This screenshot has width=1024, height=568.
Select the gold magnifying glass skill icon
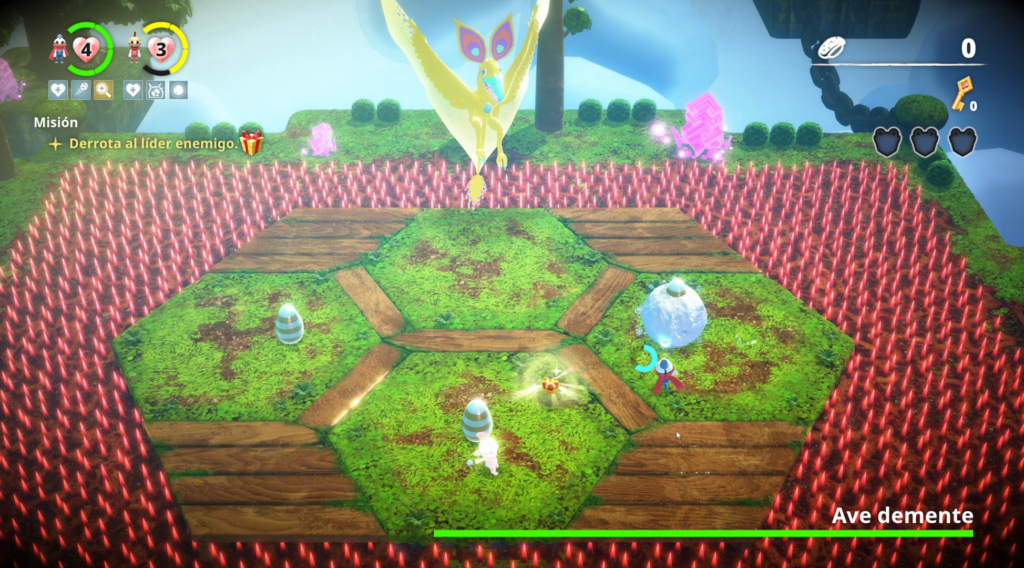click(x=103, y=90)
